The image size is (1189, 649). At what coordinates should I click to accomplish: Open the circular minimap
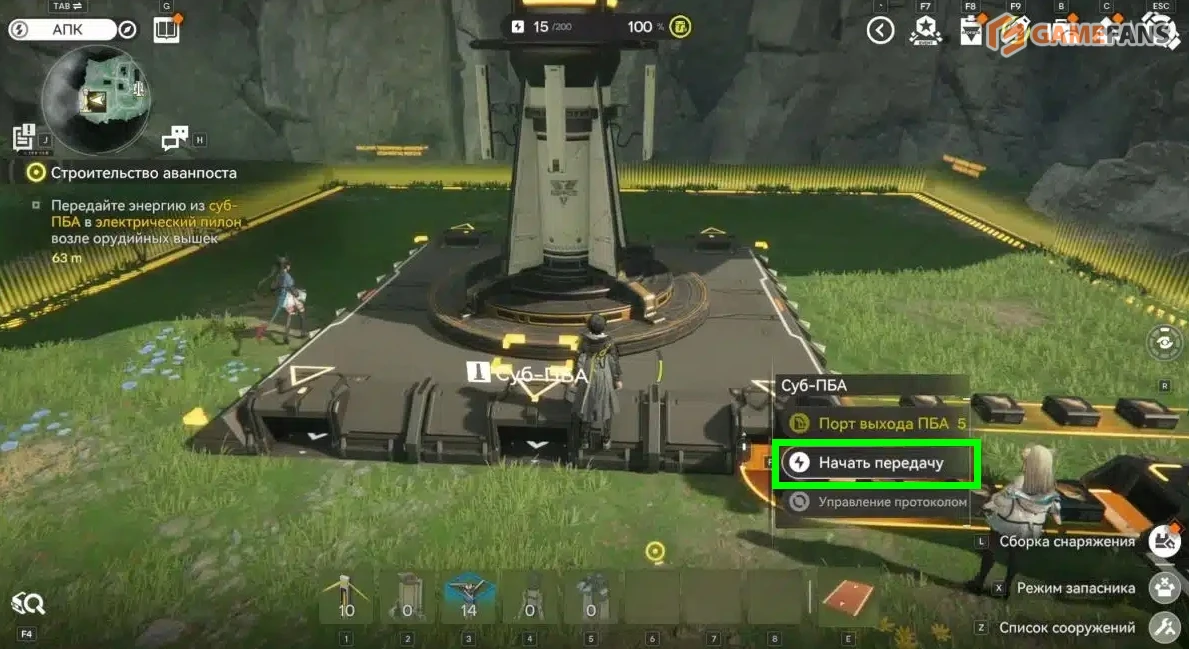coord(98,97)
